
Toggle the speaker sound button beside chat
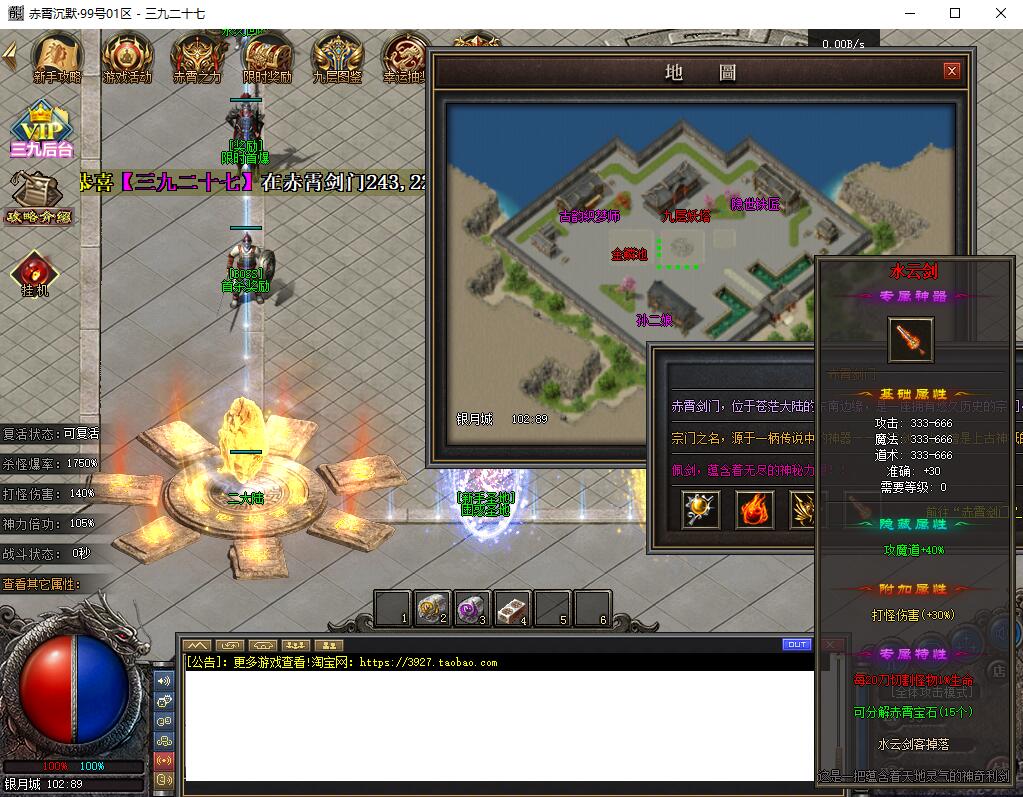pyautogui.click(x=164, y=681)
